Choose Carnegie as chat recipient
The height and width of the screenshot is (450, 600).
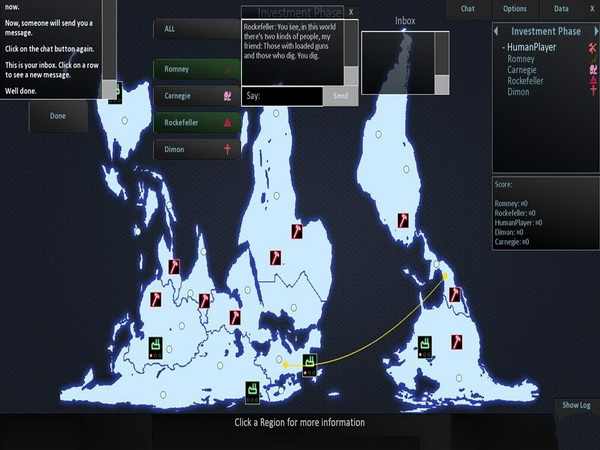196,96
